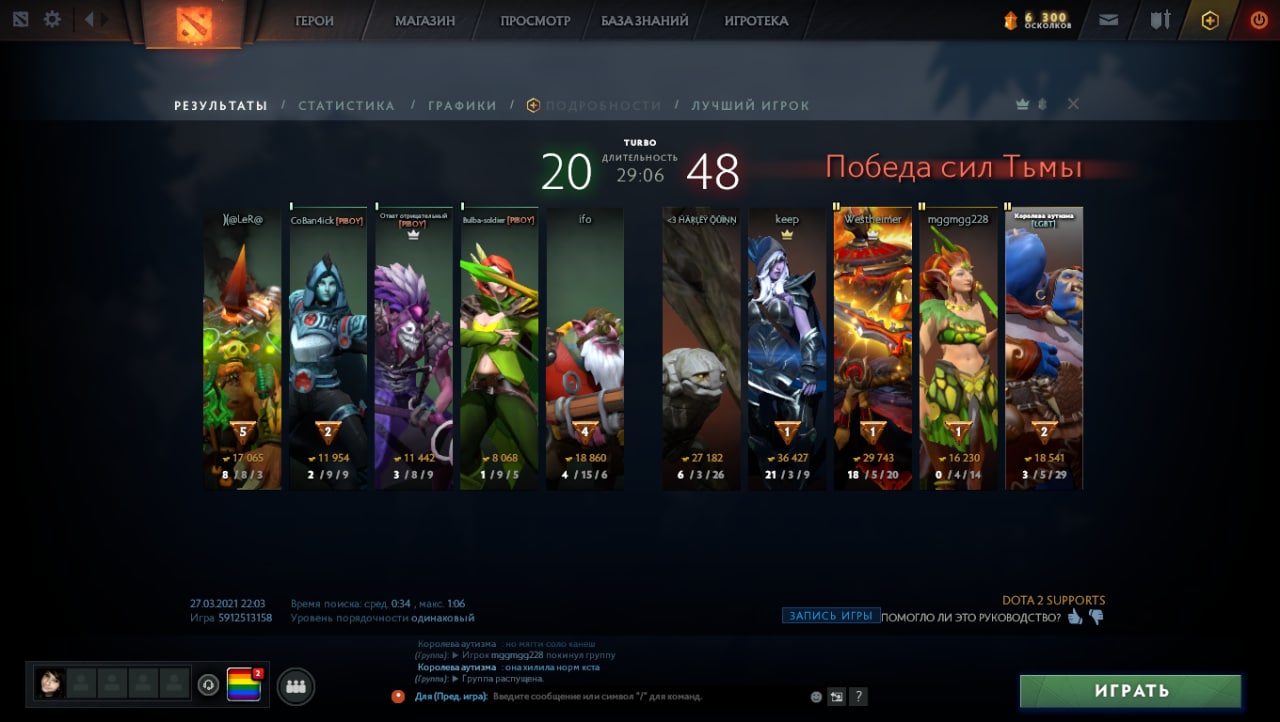Screen dimensions: 1280x722
Task: Click the chat message input field
Action: (600, 696)
